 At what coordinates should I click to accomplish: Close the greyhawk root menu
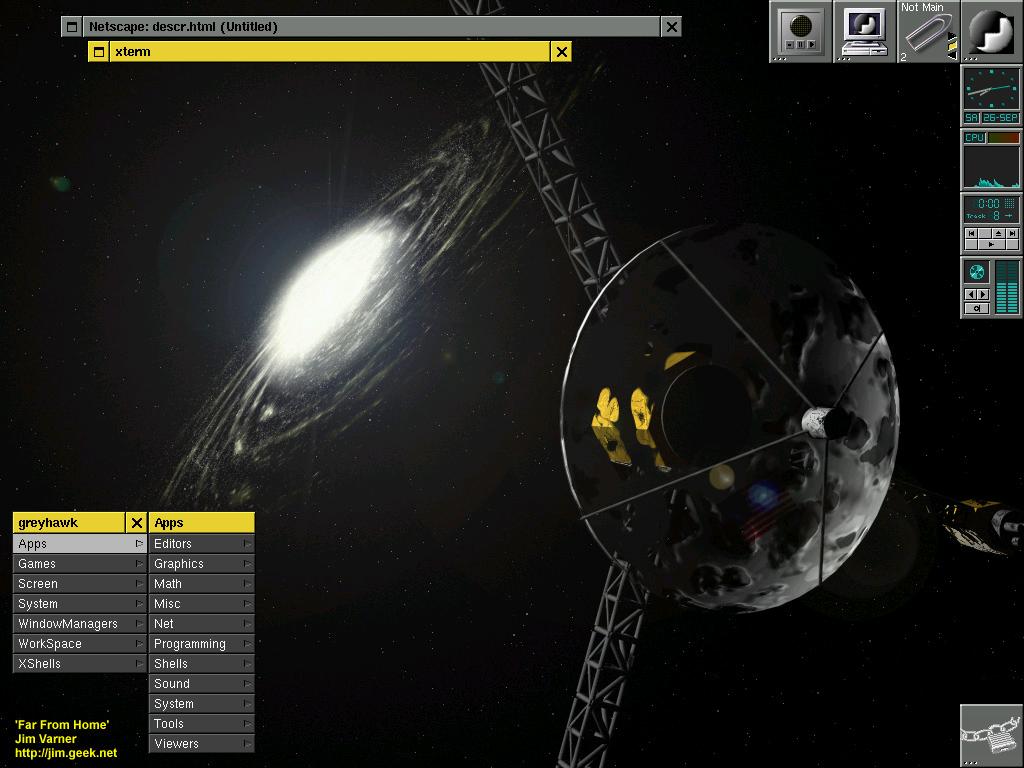[137, 523]
